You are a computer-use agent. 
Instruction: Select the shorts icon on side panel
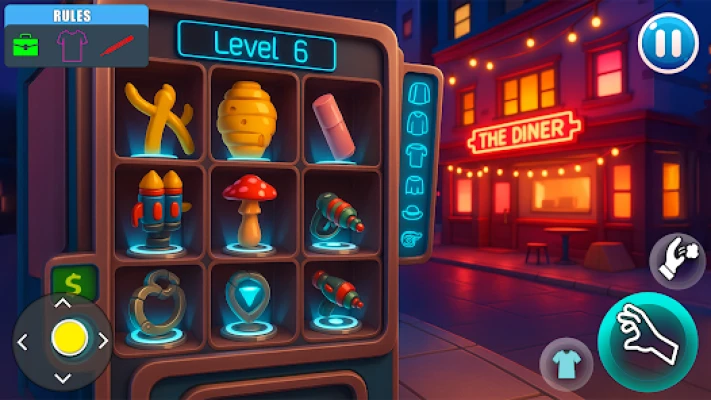(x=413, y=183)
